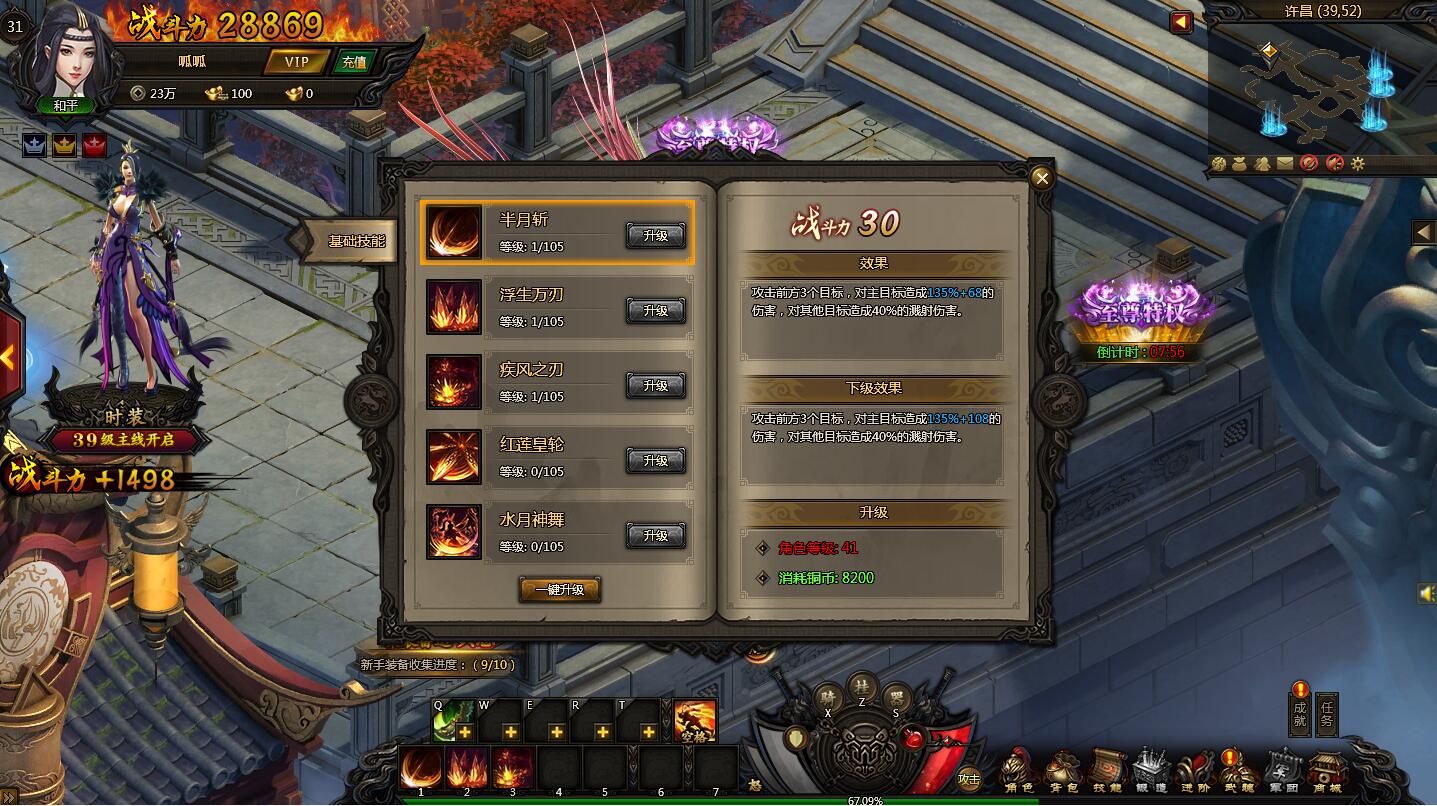Upgrade the 红莲皇轮 skill
This screenshot has width=1437, height=806.
(655, 461)
